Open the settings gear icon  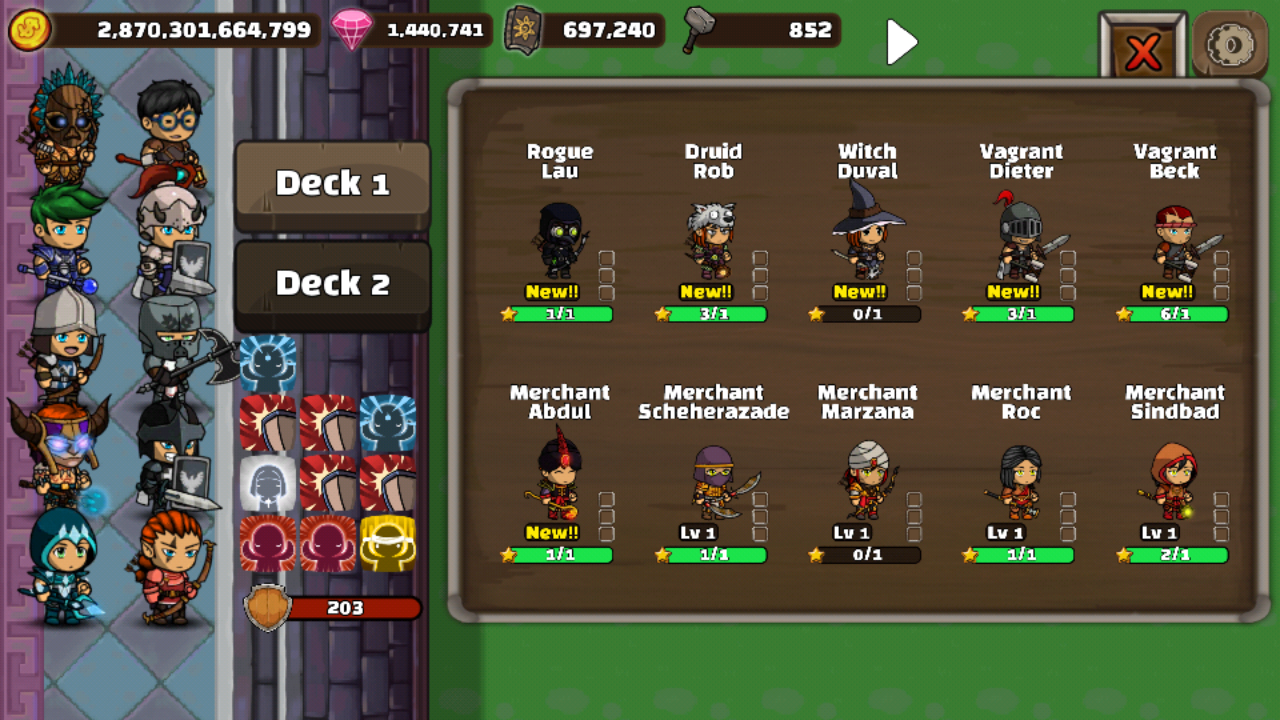pyautogui.click(x=1230, y=44)
